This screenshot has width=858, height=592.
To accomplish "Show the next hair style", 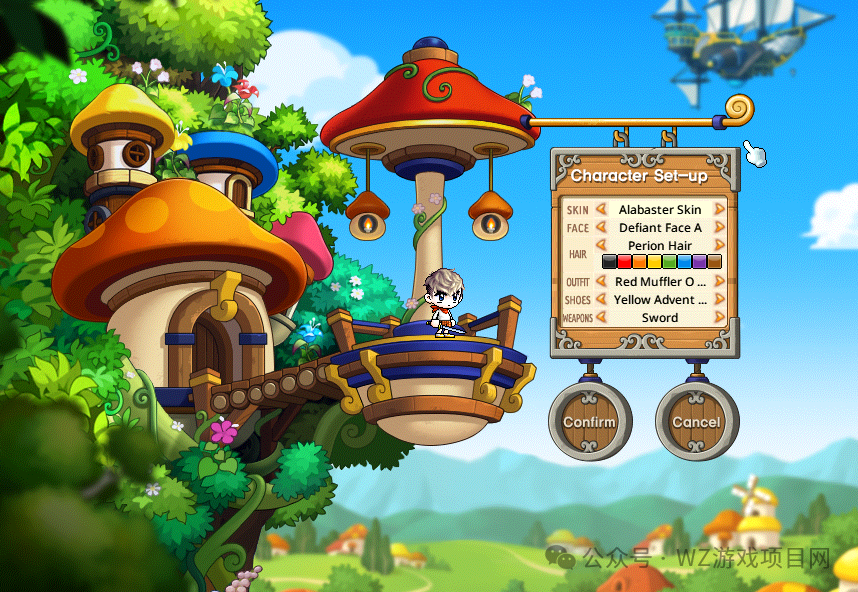I will point(719,246).
